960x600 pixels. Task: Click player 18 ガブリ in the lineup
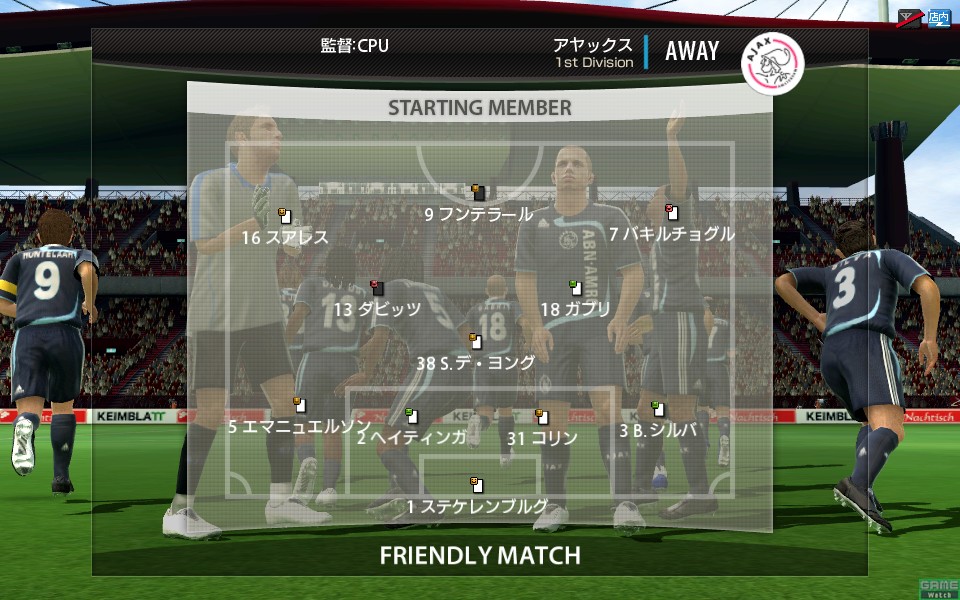point(575,289)
